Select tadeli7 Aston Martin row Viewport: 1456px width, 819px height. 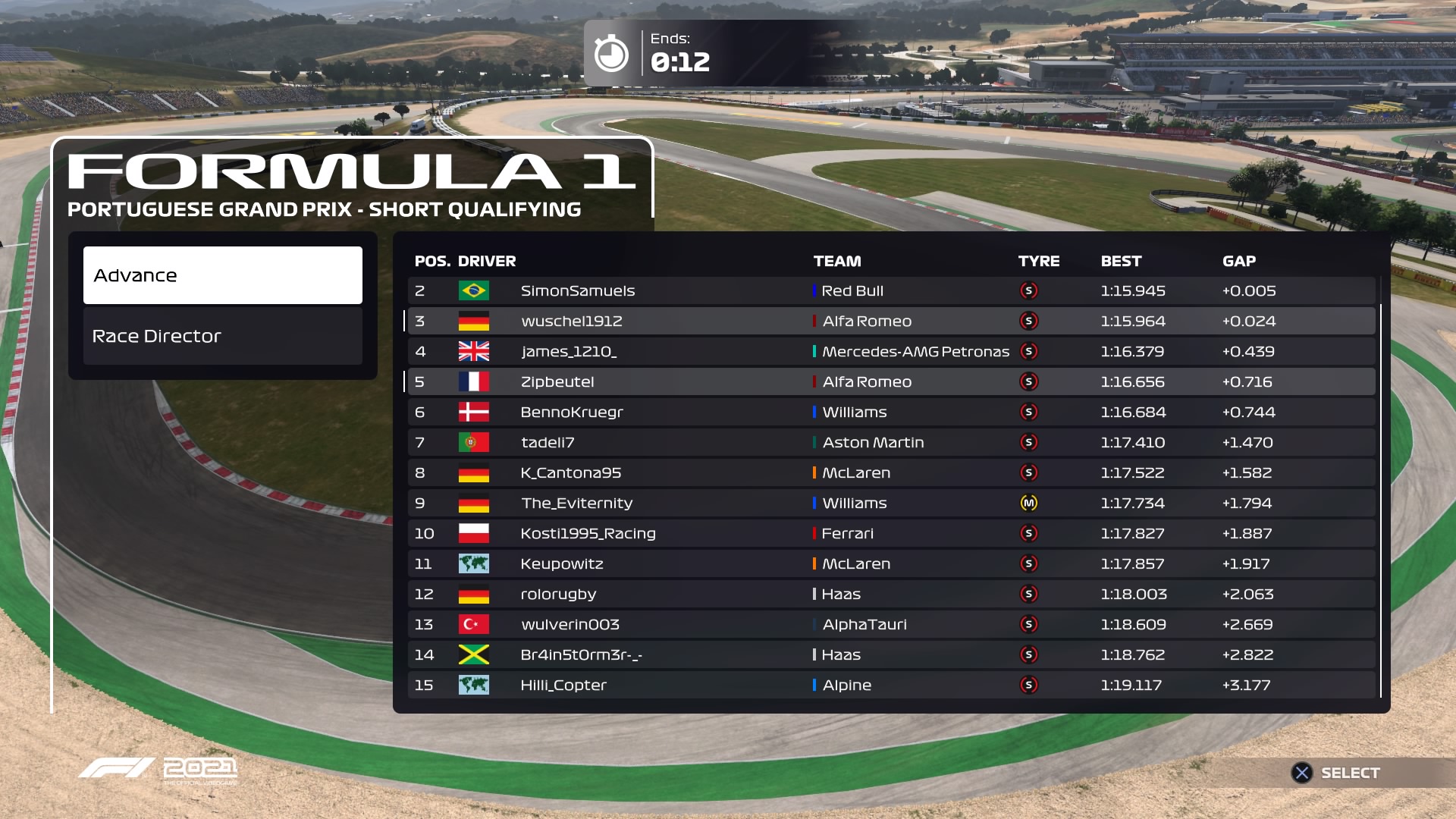coord(891,442)
